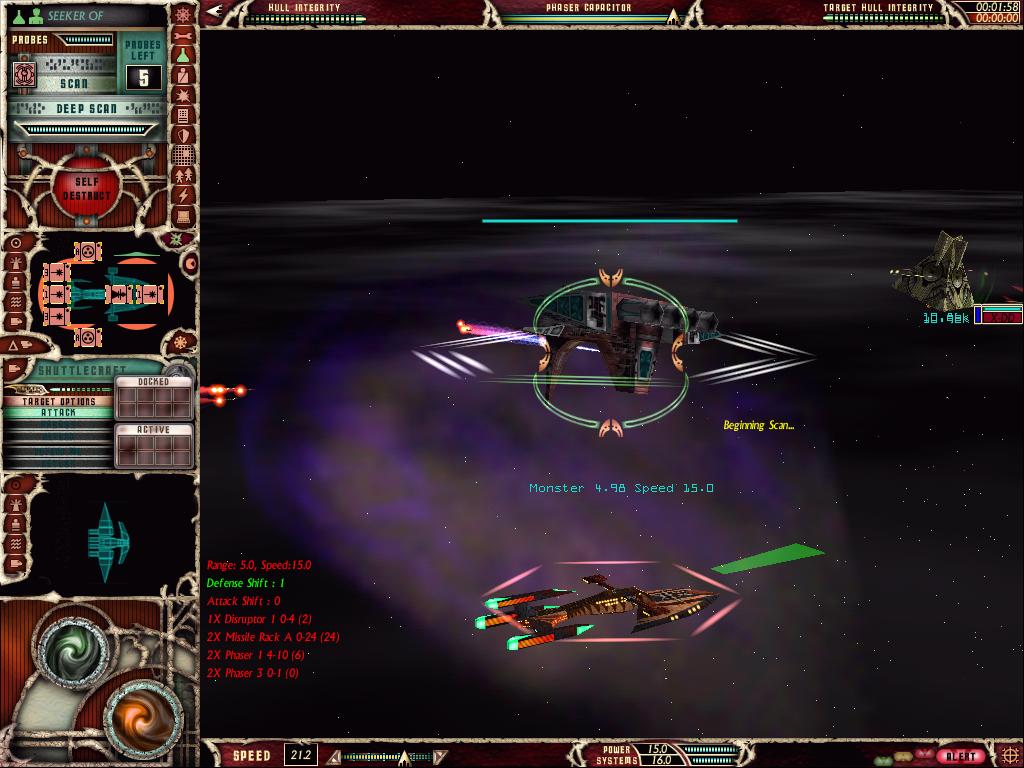Select the science flask panel icon
1024x768 pixels.
183,55
